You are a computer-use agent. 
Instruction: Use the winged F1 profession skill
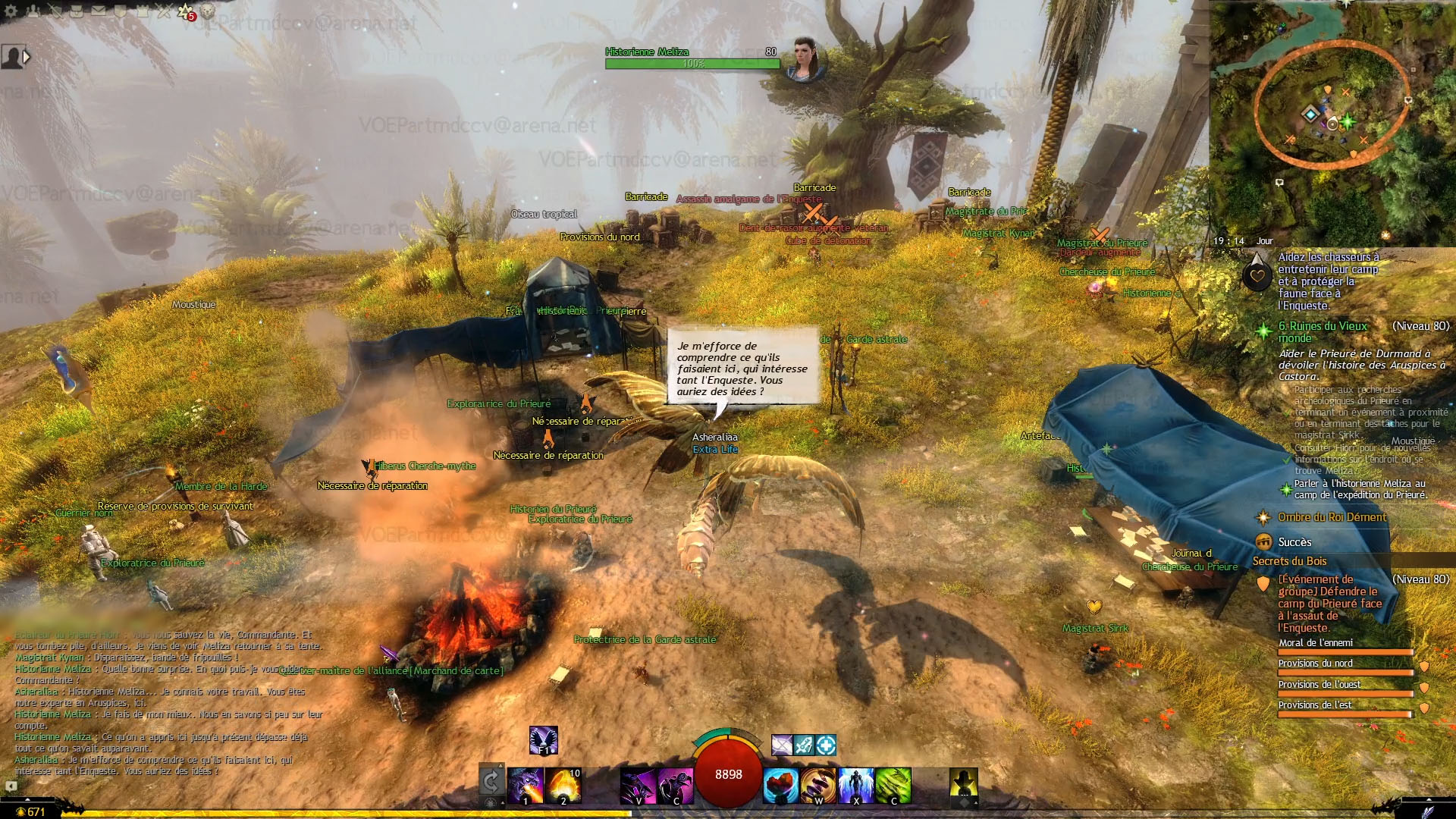[543, 740]
